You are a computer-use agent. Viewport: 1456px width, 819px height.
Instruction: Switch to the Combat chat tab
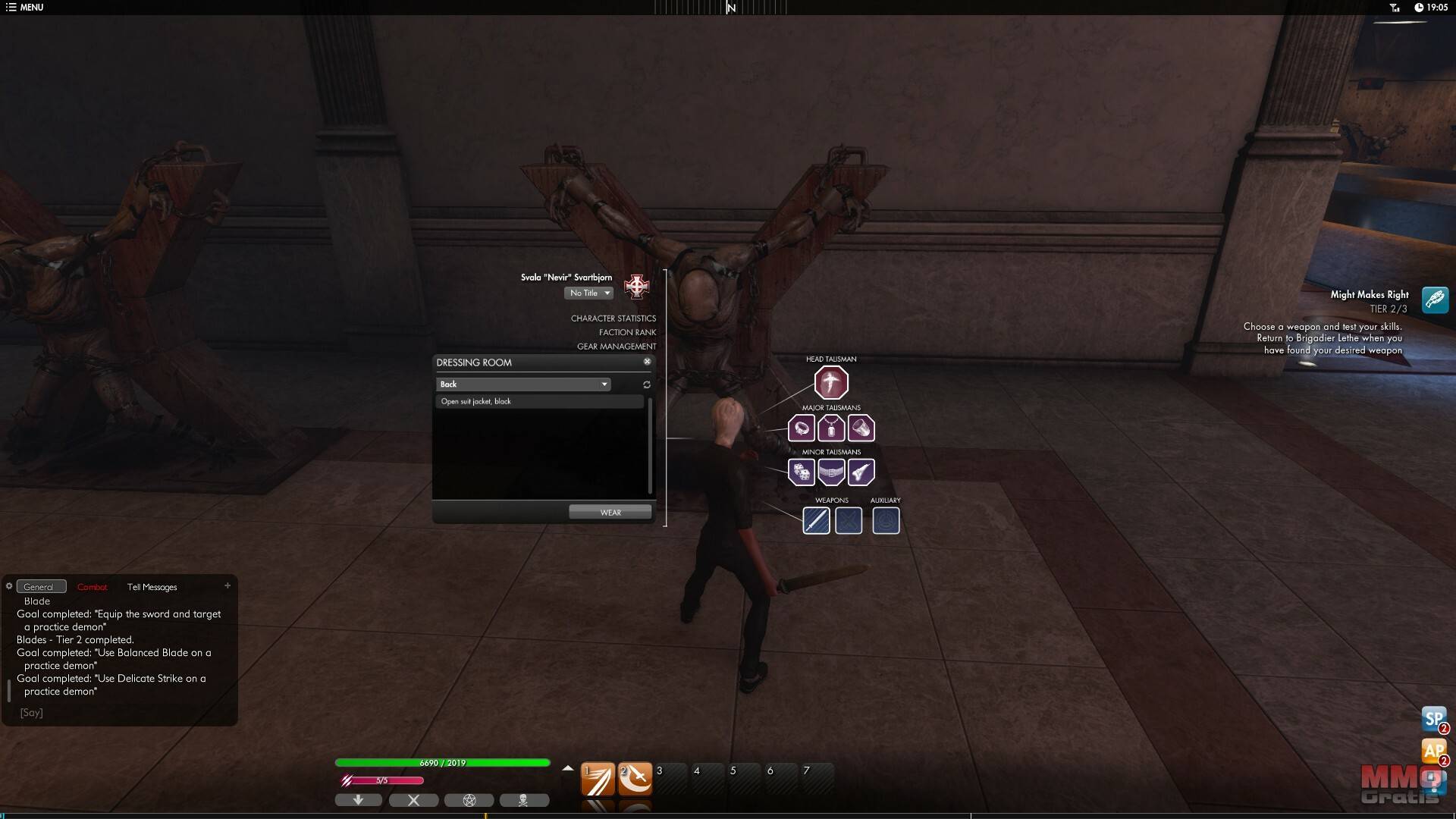pos(93,587)
